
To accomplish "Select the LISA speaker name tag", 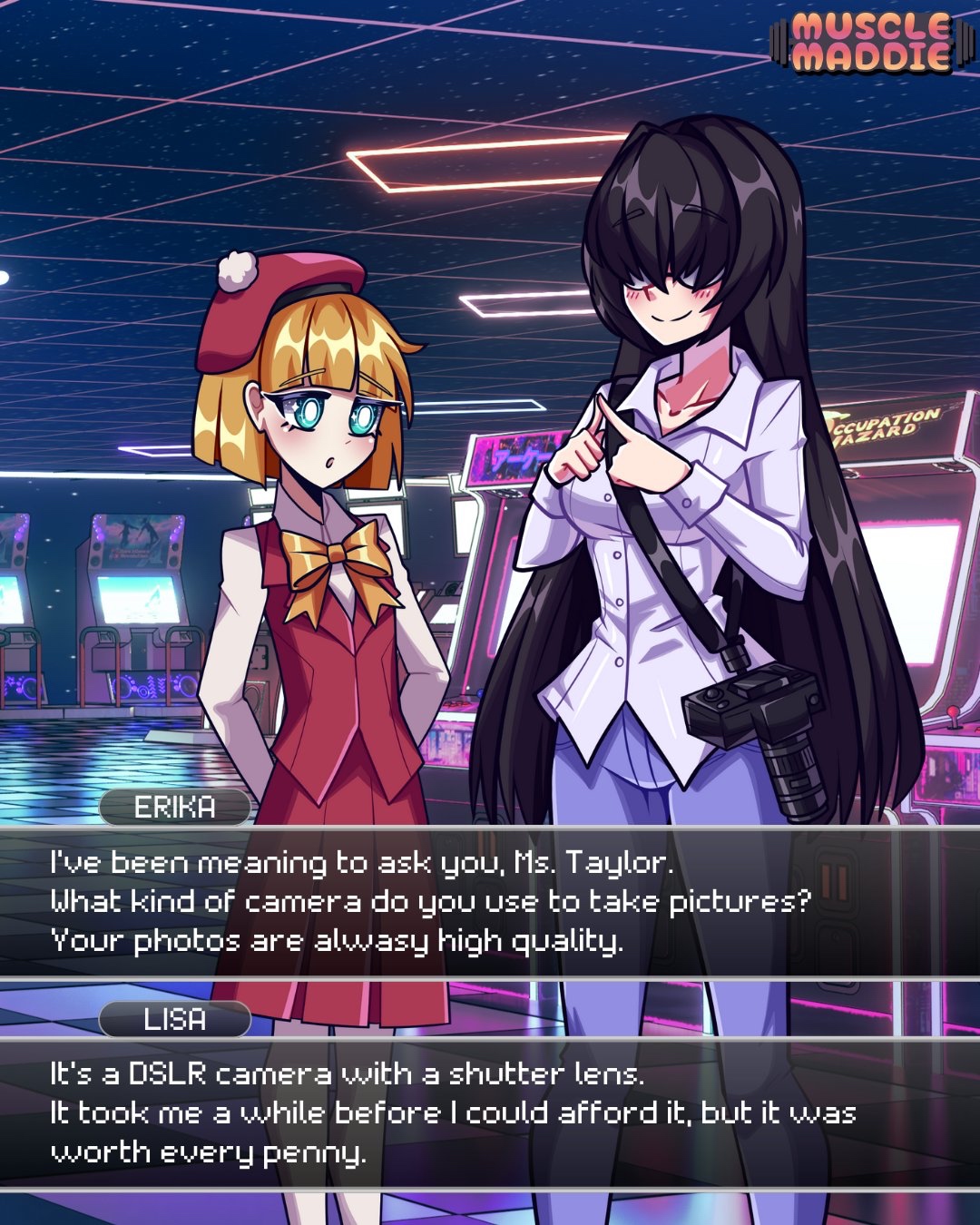I will [x=175, y=1020].
